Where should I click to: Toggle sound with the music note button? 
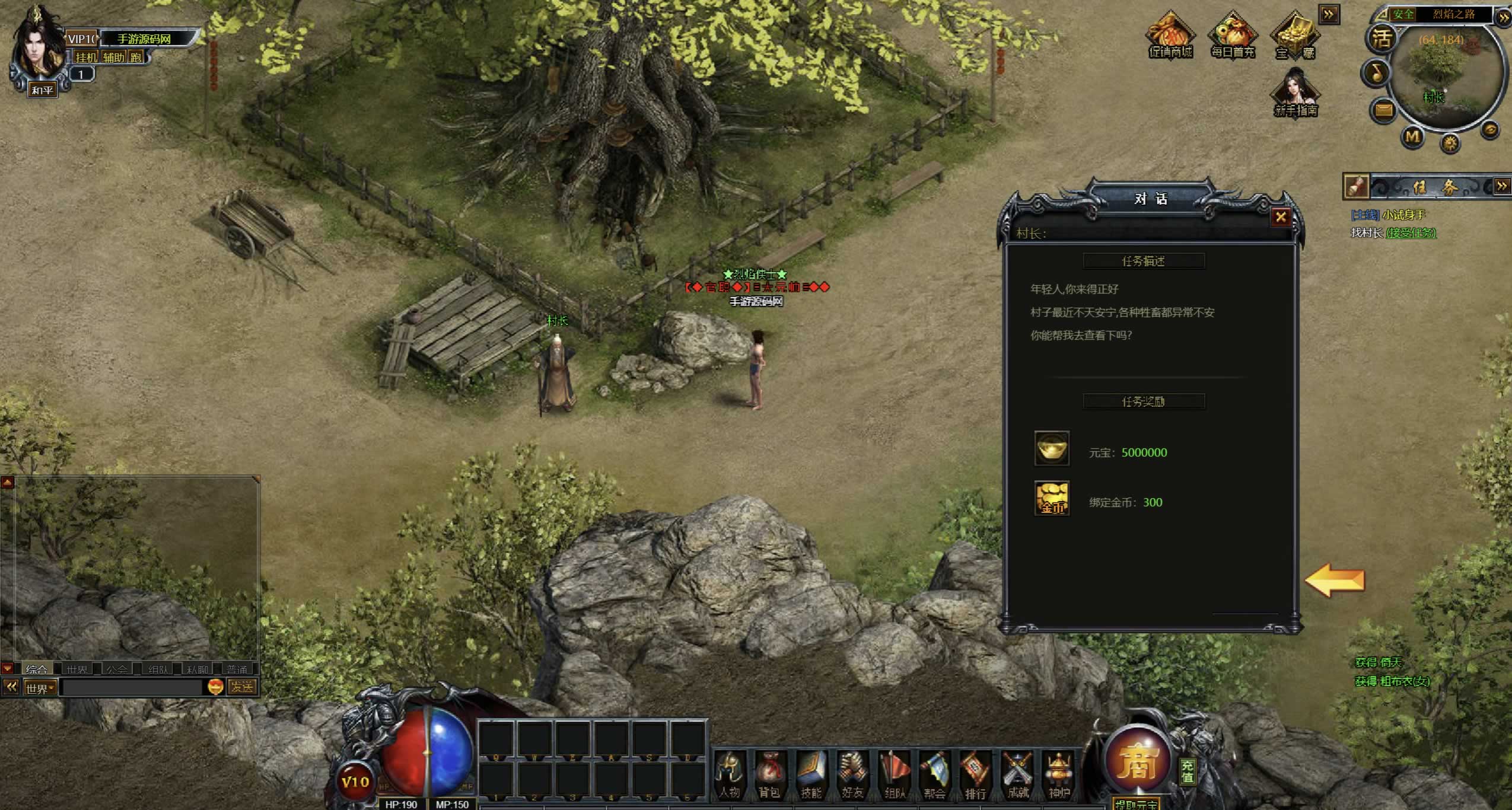pos(1377,72)
